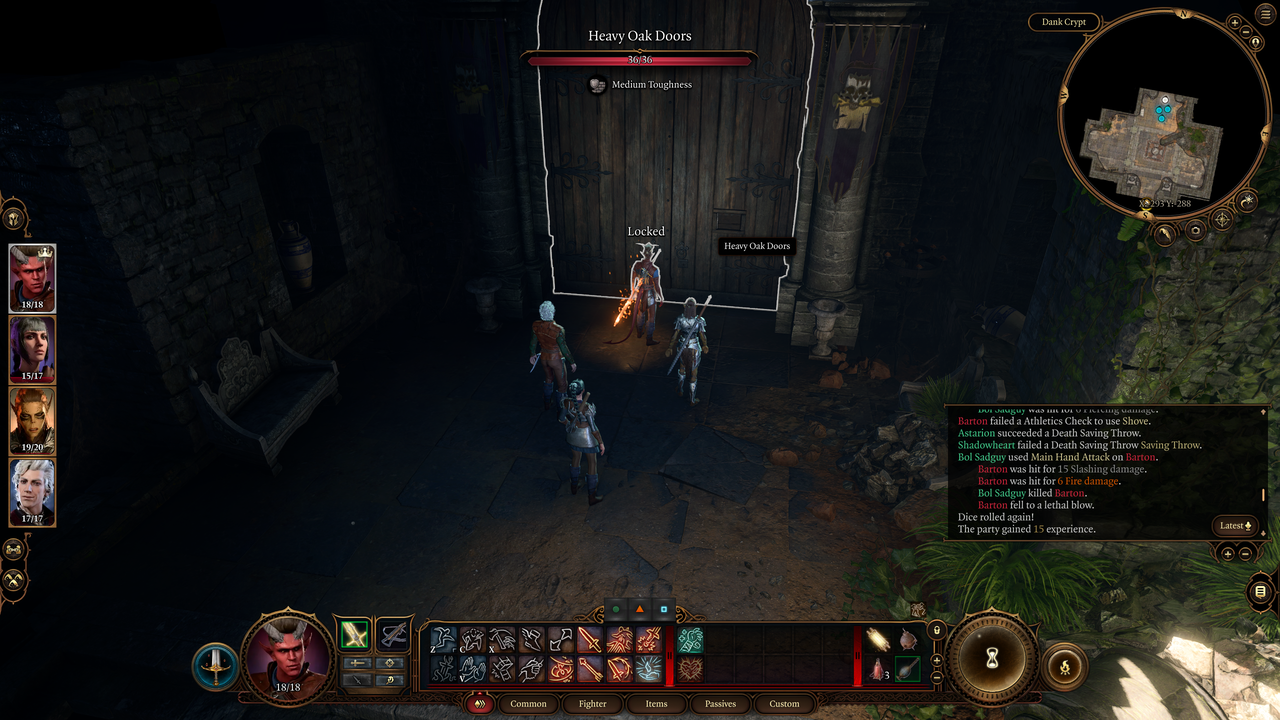
Task: Open the Fighter hotbar tab
Action: click(592, 703)
